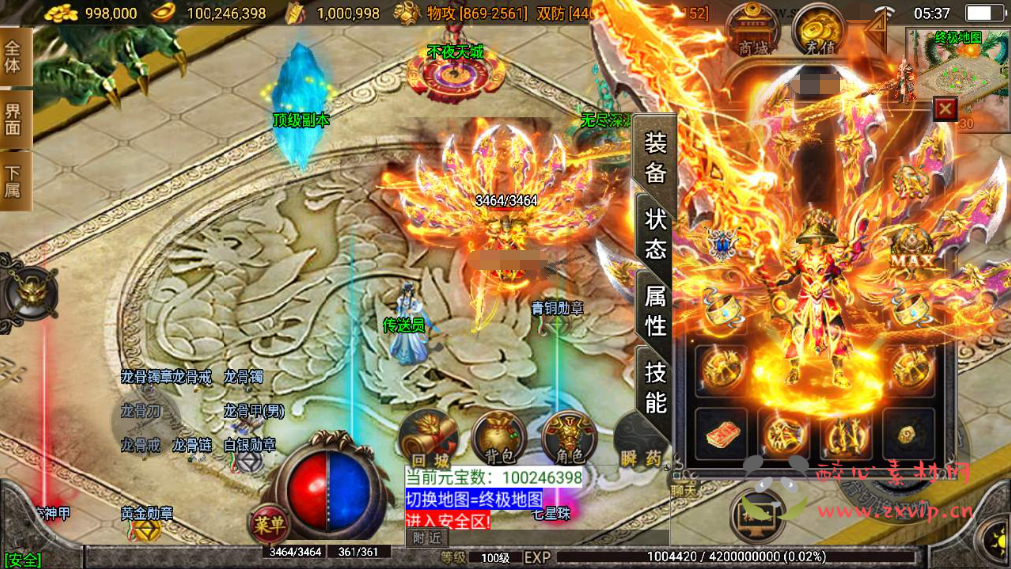The width and height of the screenshot is (1011, 569).
Task: Switch to the 状态 status tab
Action: click(655, 233)
